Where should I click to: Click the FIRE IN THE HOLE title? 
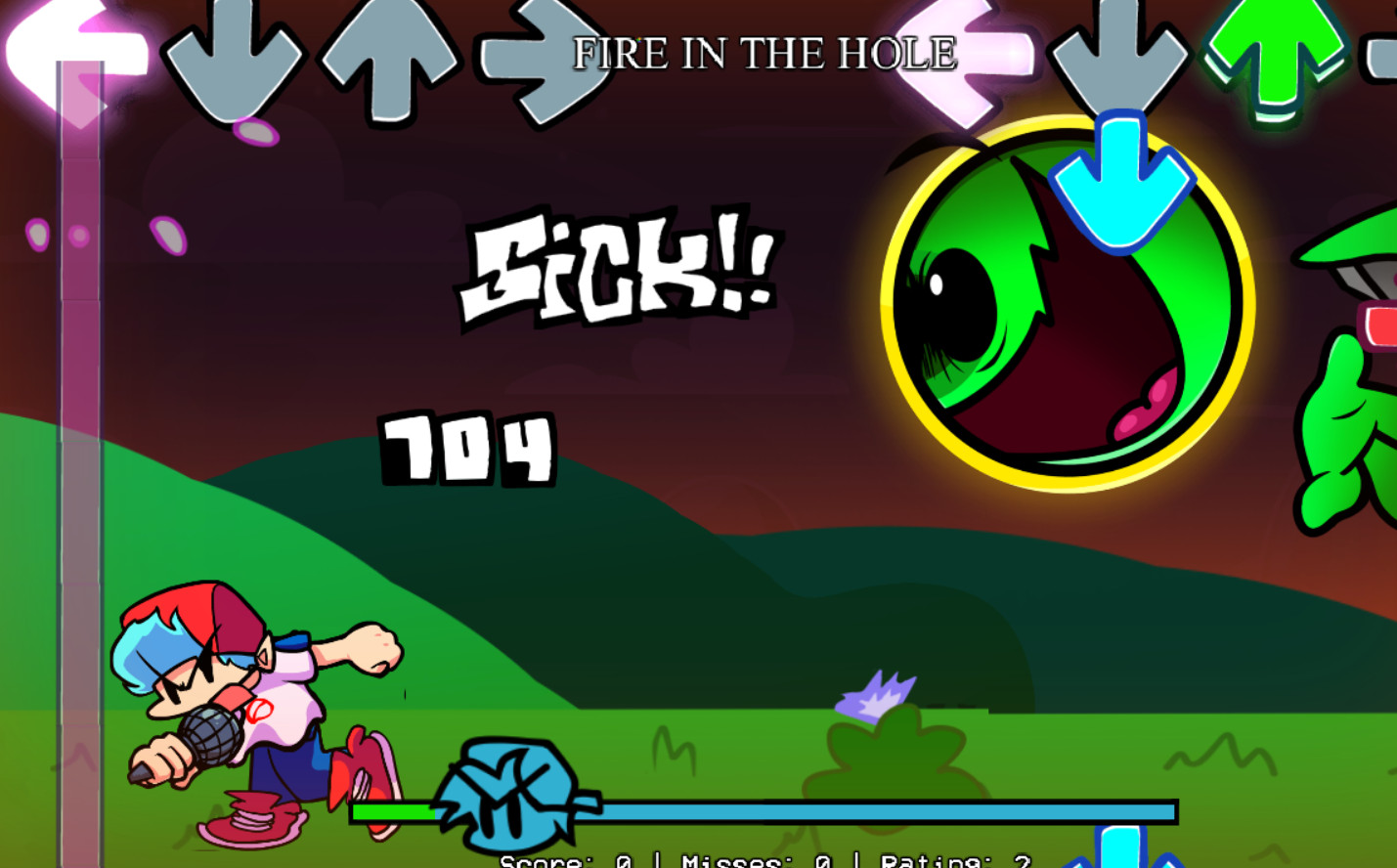[763, 54]
